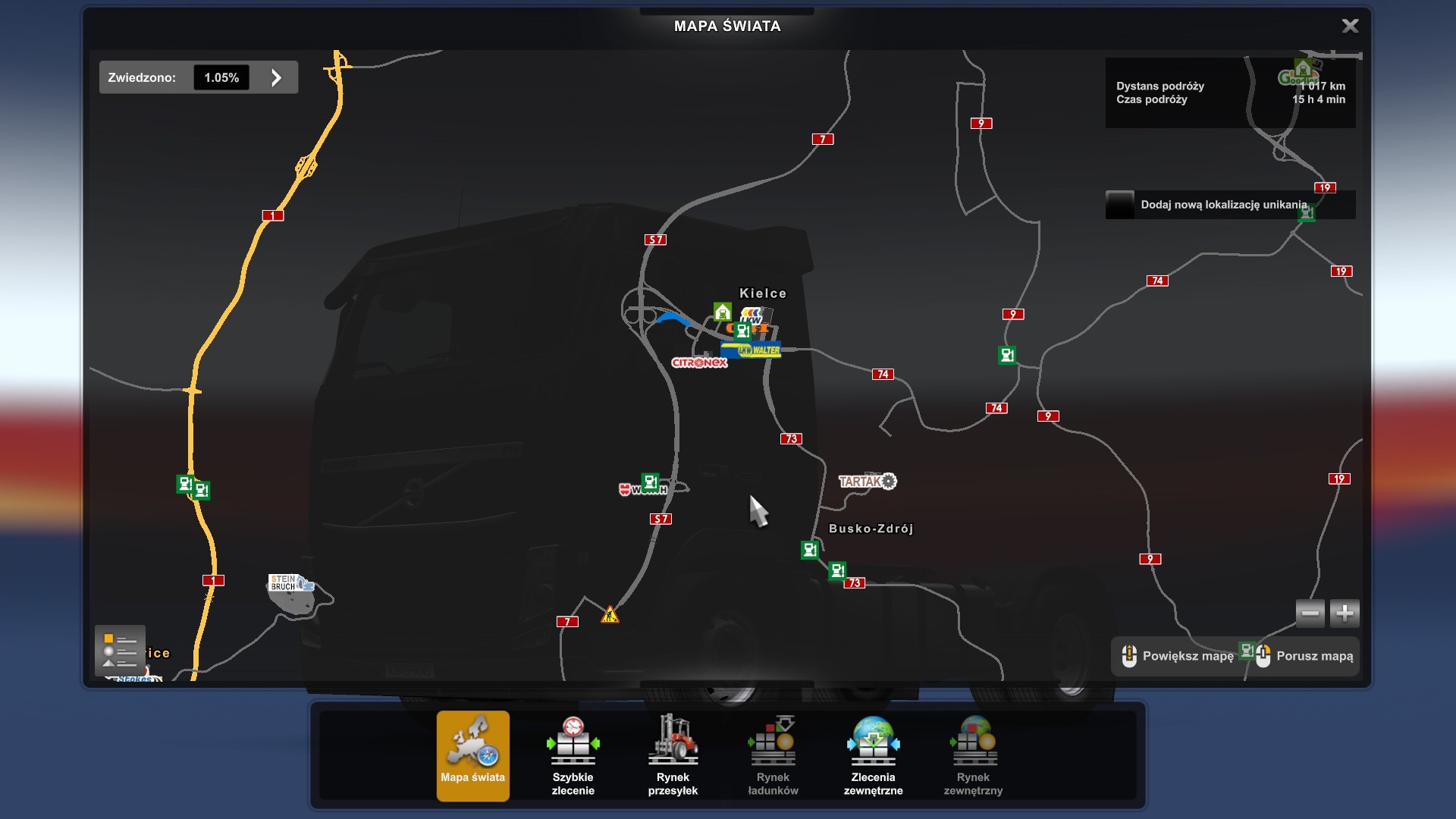Open the map legend panel
Viewport: 1456px width, 819px height.
click(x=120, y=650)
